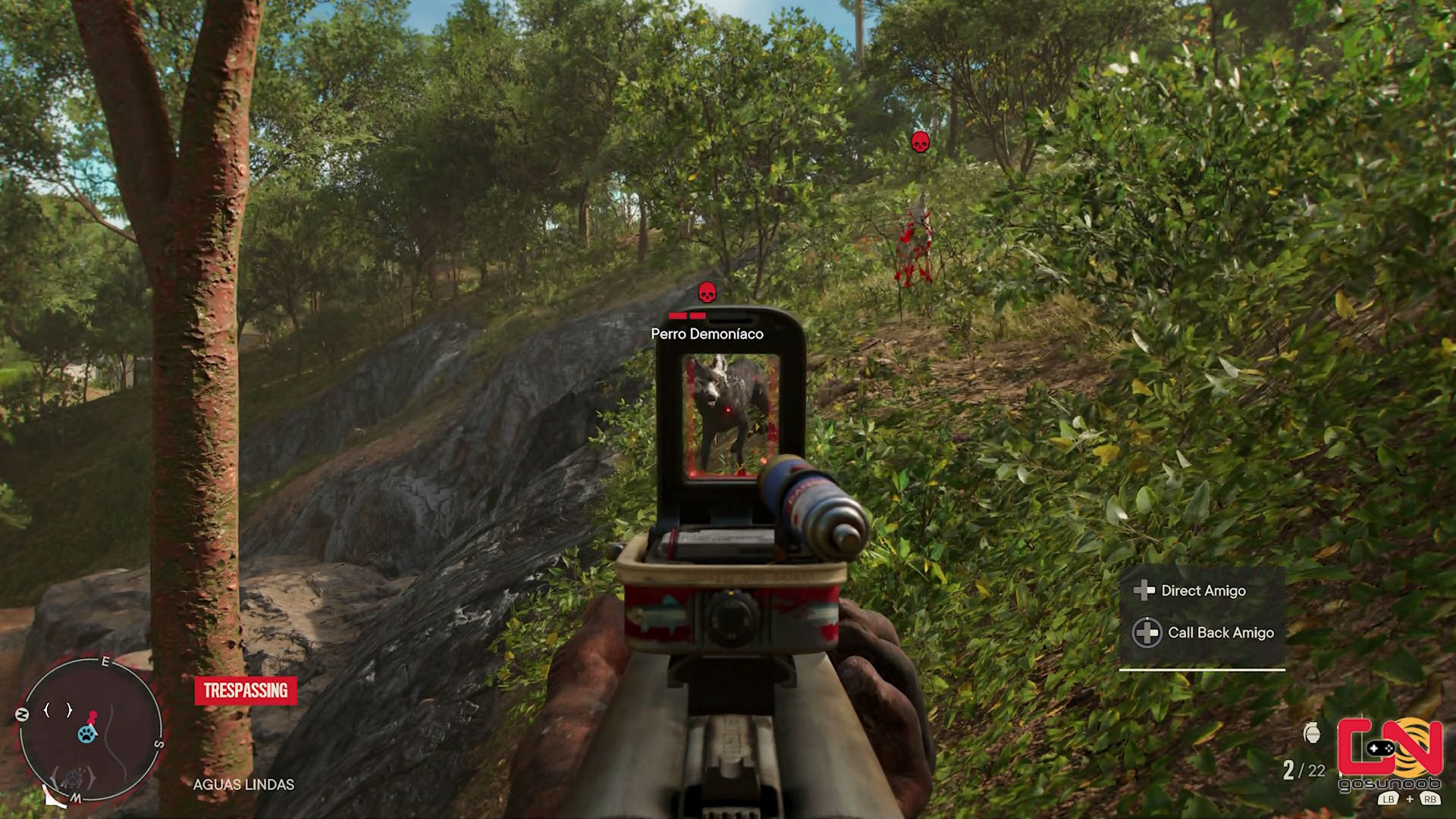This screenshot has width=1456, height=819.
Task: Click the Gosunoob watermark logo
Action: 1389,753
